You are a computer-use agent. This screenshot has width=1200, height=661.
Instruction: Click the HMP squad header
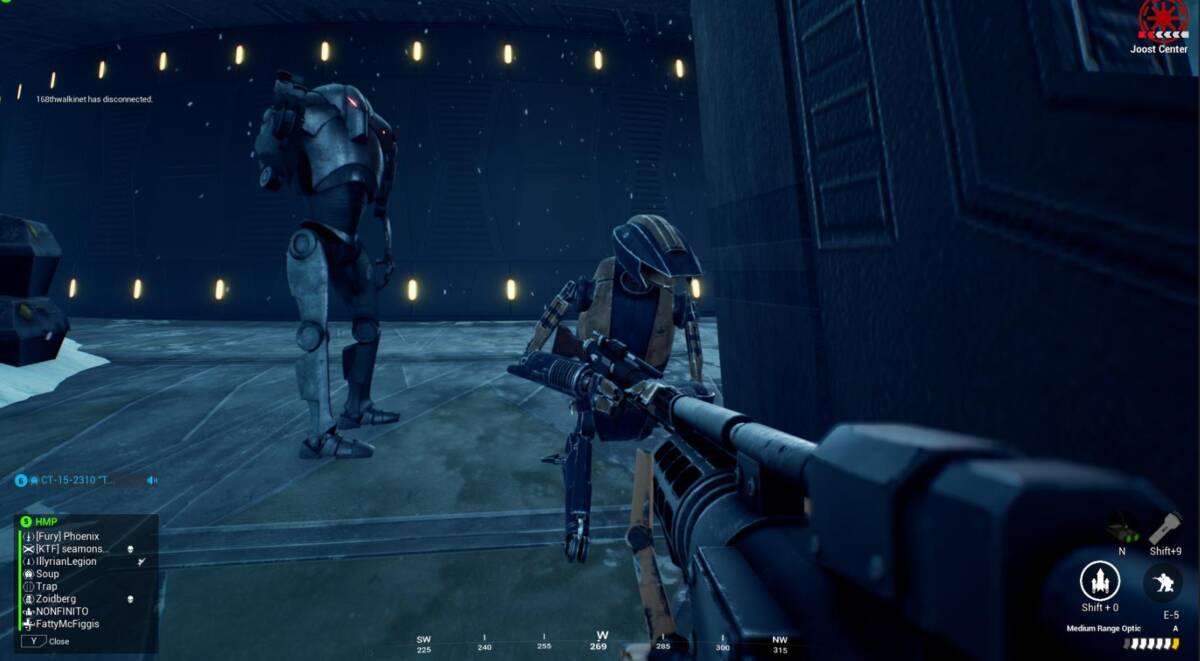click(46, 522)
